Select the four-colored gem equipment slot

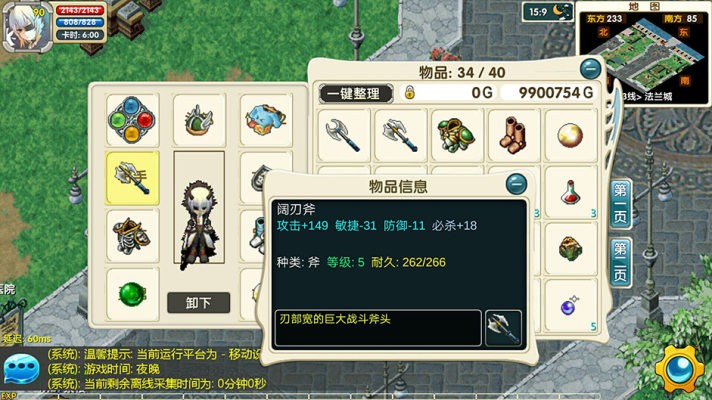[x=133, y=120]
